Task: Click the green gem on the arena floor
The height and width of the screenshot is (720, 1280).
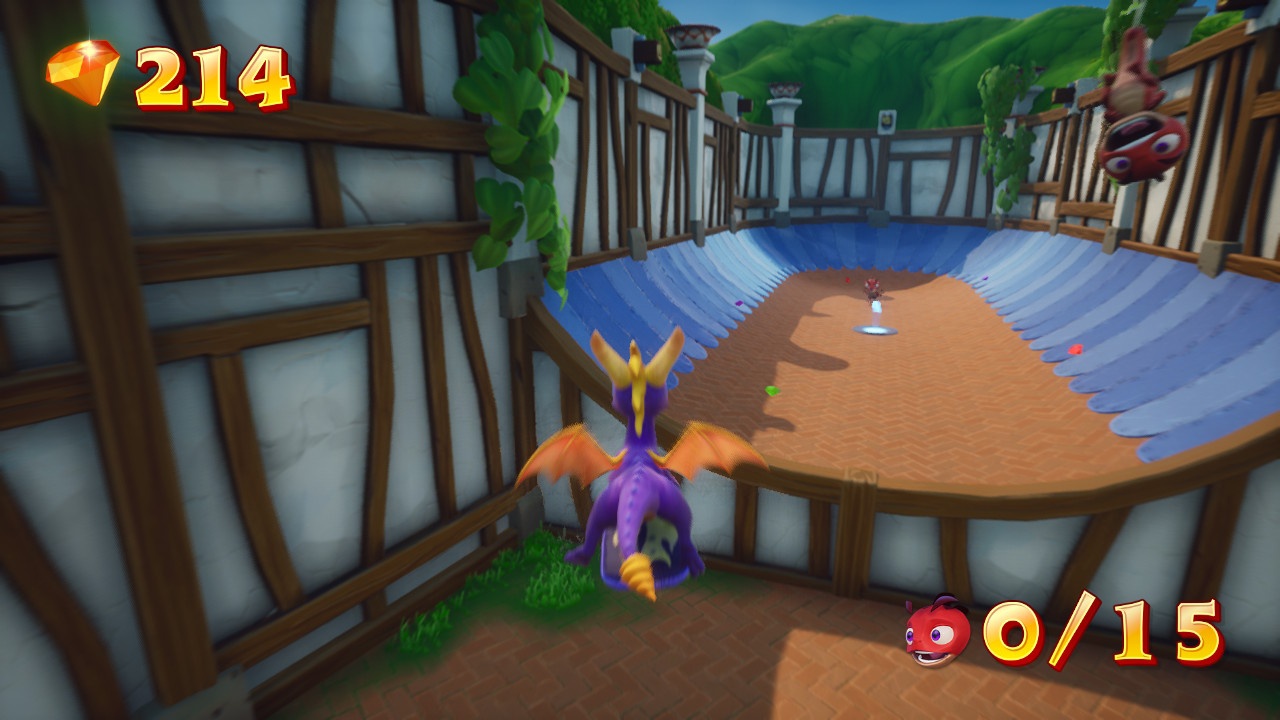Action: 772,389
